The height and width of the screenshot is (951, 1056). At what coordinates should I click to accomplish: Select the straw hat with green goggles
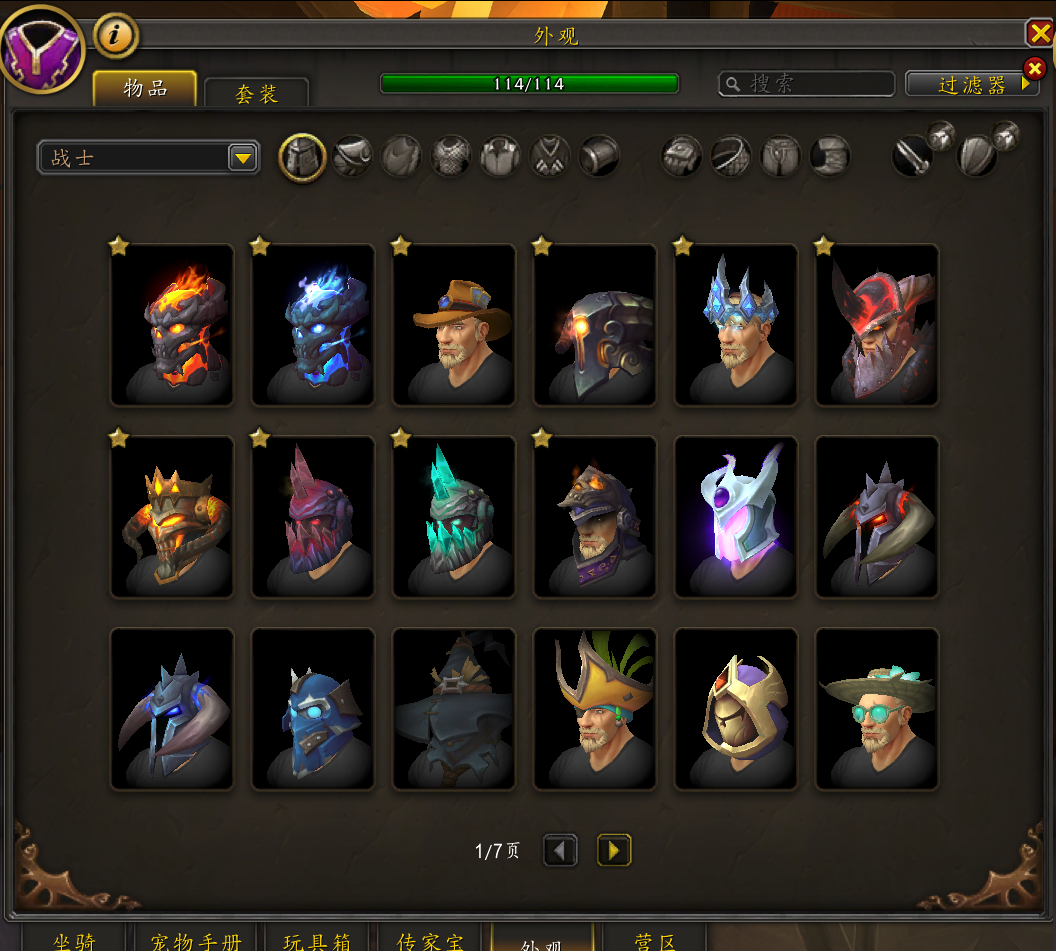pyautogui.click(x=877, y=709)
